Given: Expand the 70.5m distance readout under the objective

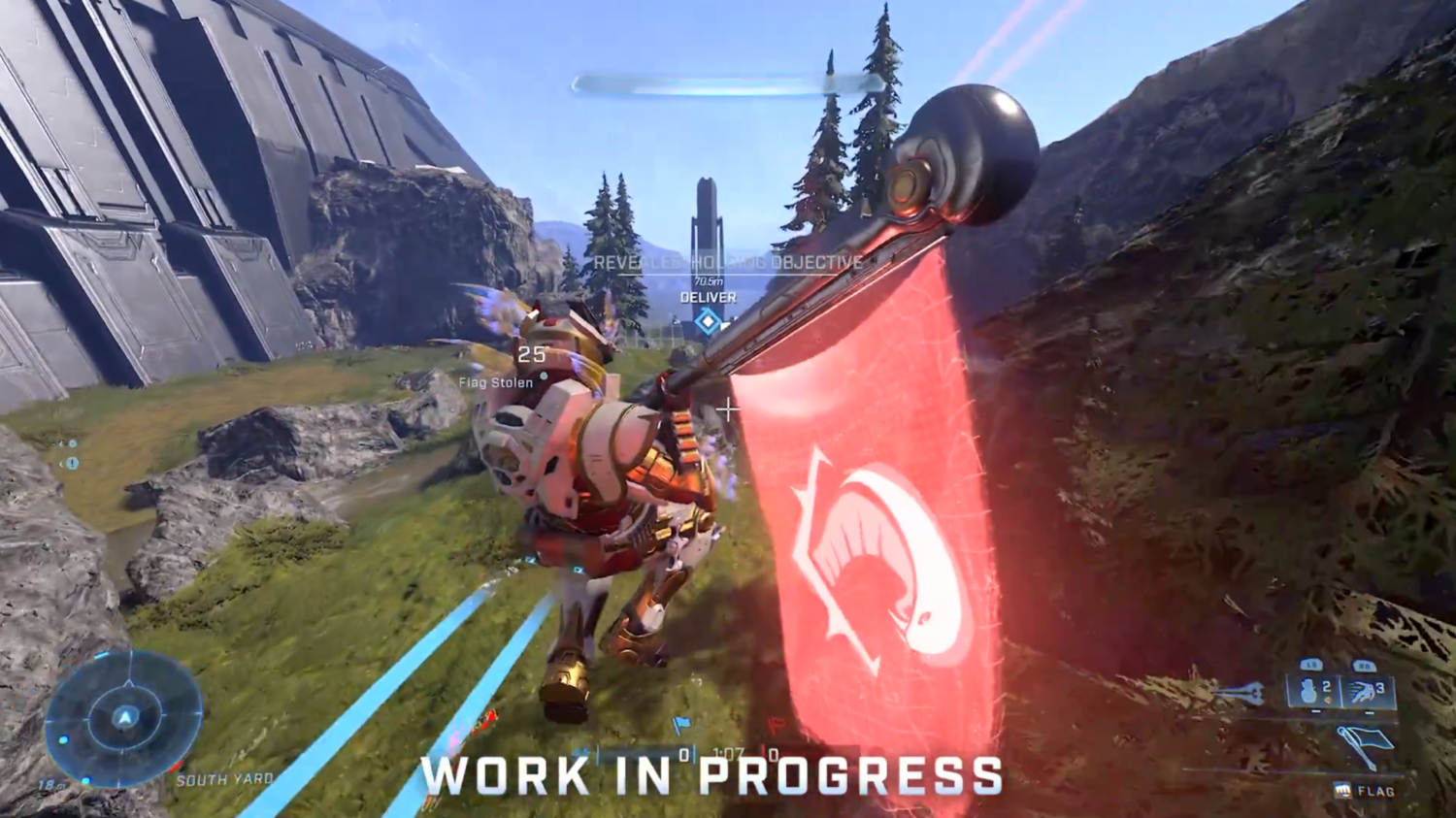Looking at the screenshot, I should tap(707, 279).
